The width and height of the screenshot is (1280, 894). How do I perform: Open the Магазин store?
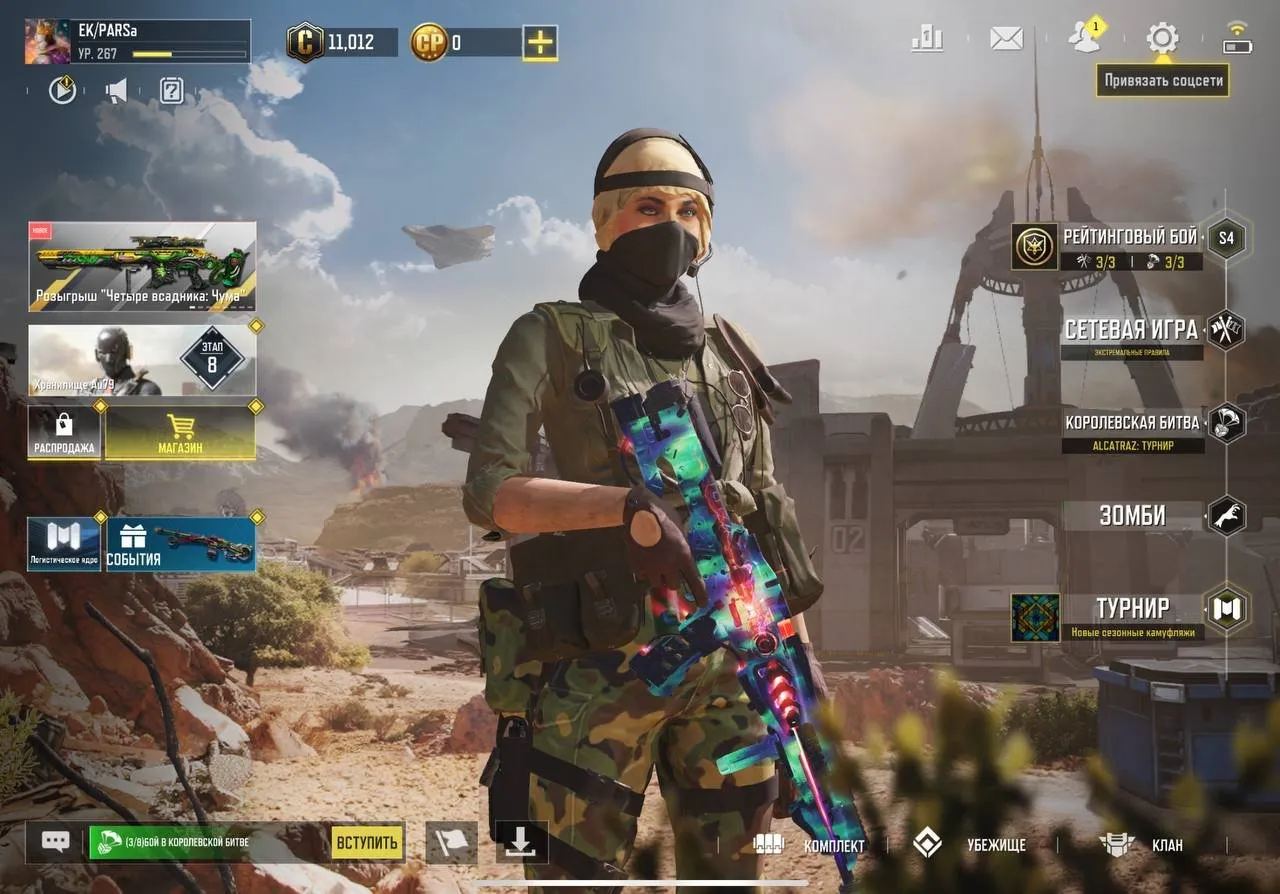click(x=180, y=433)
